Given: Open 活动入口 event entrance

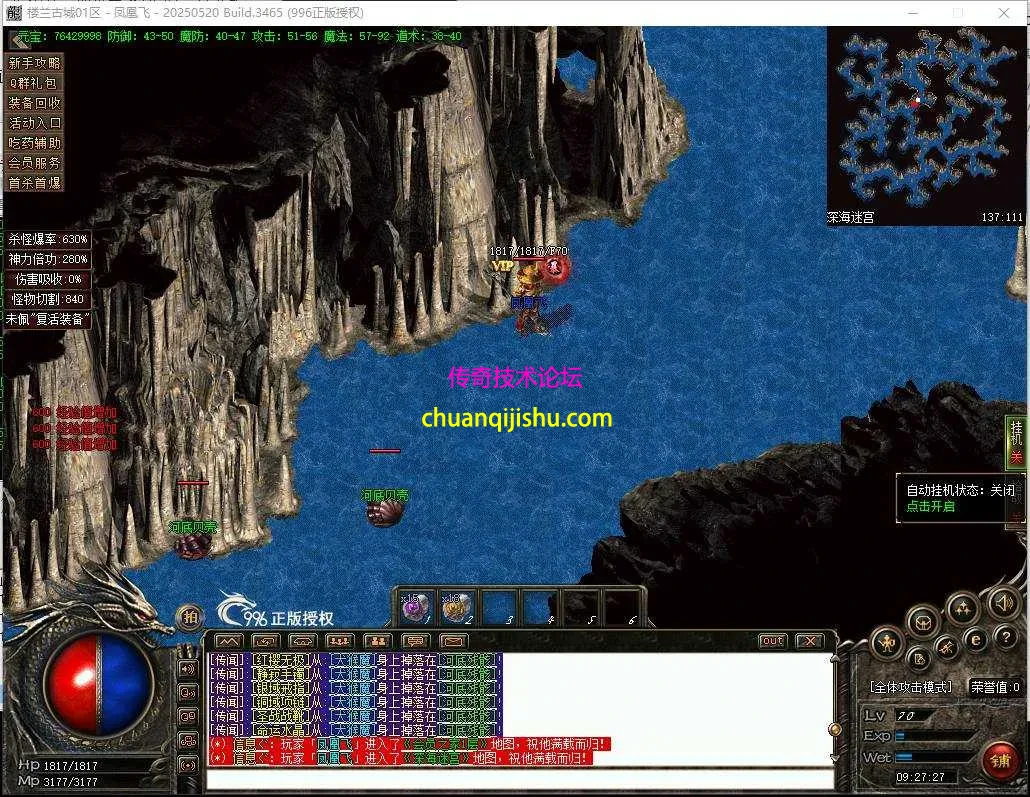Looking at the screenshot, I should (x=35, y=123).
